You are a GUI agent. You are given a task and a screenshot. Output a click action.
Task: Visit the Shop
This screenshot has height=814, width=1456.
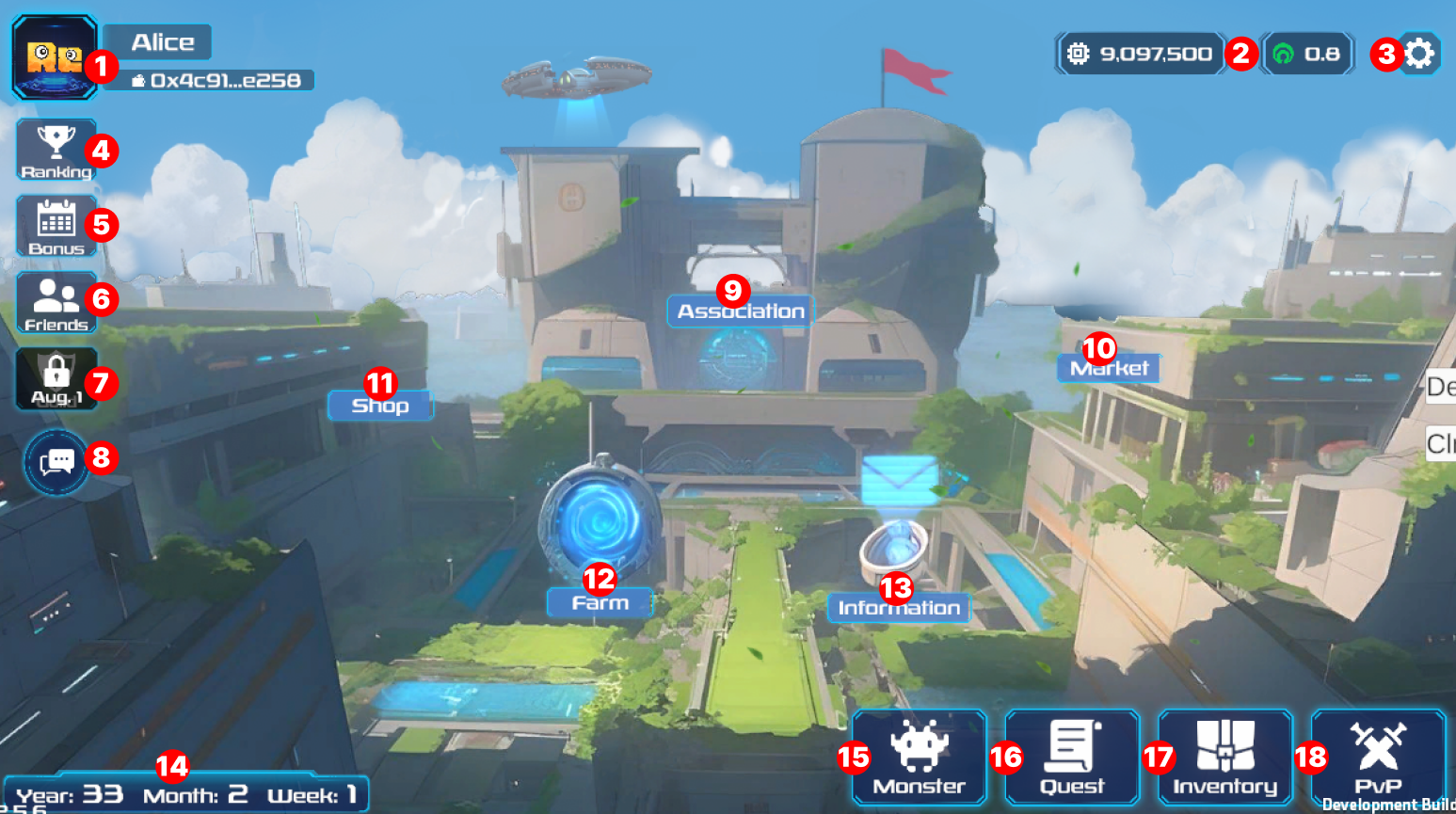[380, 406]
